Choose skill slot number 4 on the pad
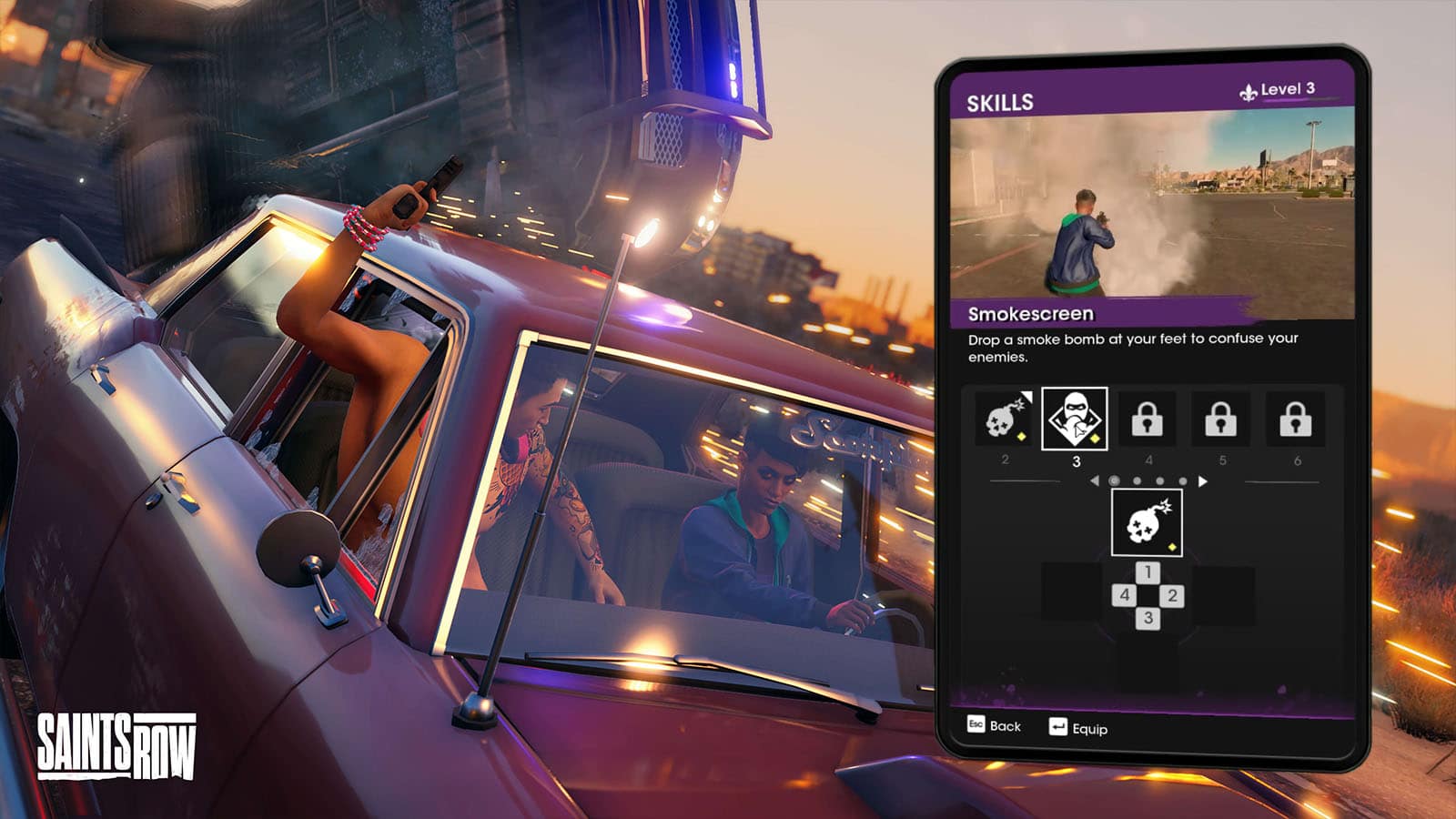 1124,595
